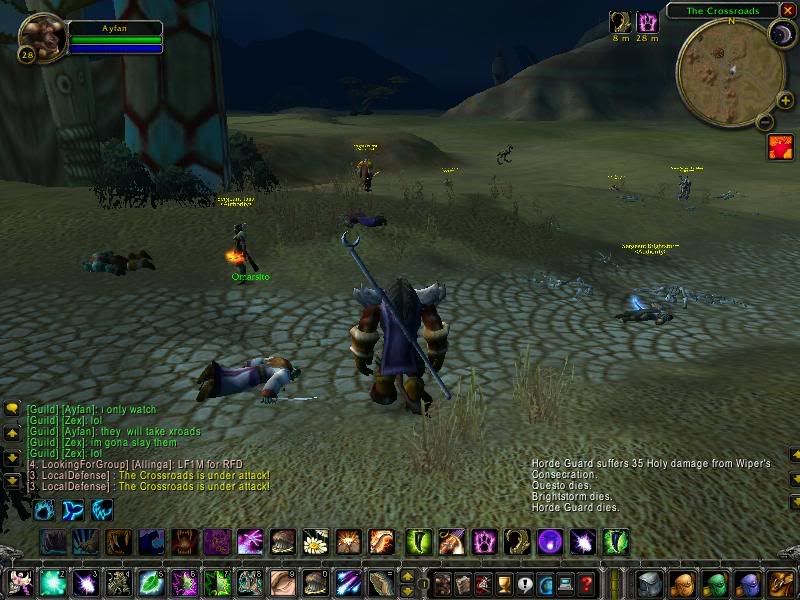Image resolution: width=800 pixels, height=600 pixels.
Task: Close the minimap with the X button
Action: click(x=788, y=10)
